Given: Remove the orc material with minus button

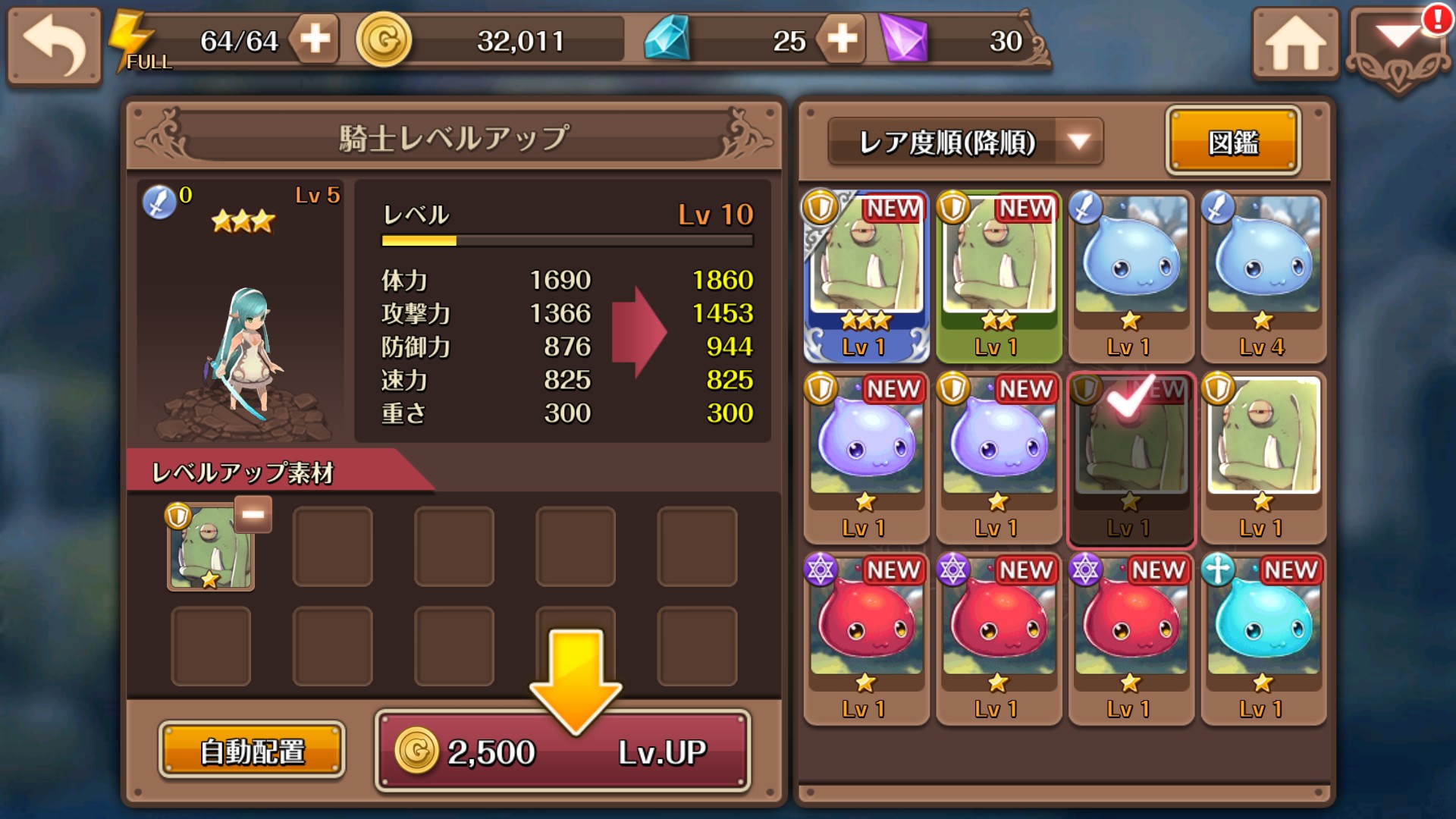Looking at the screenshot, I should click(253, 515).
